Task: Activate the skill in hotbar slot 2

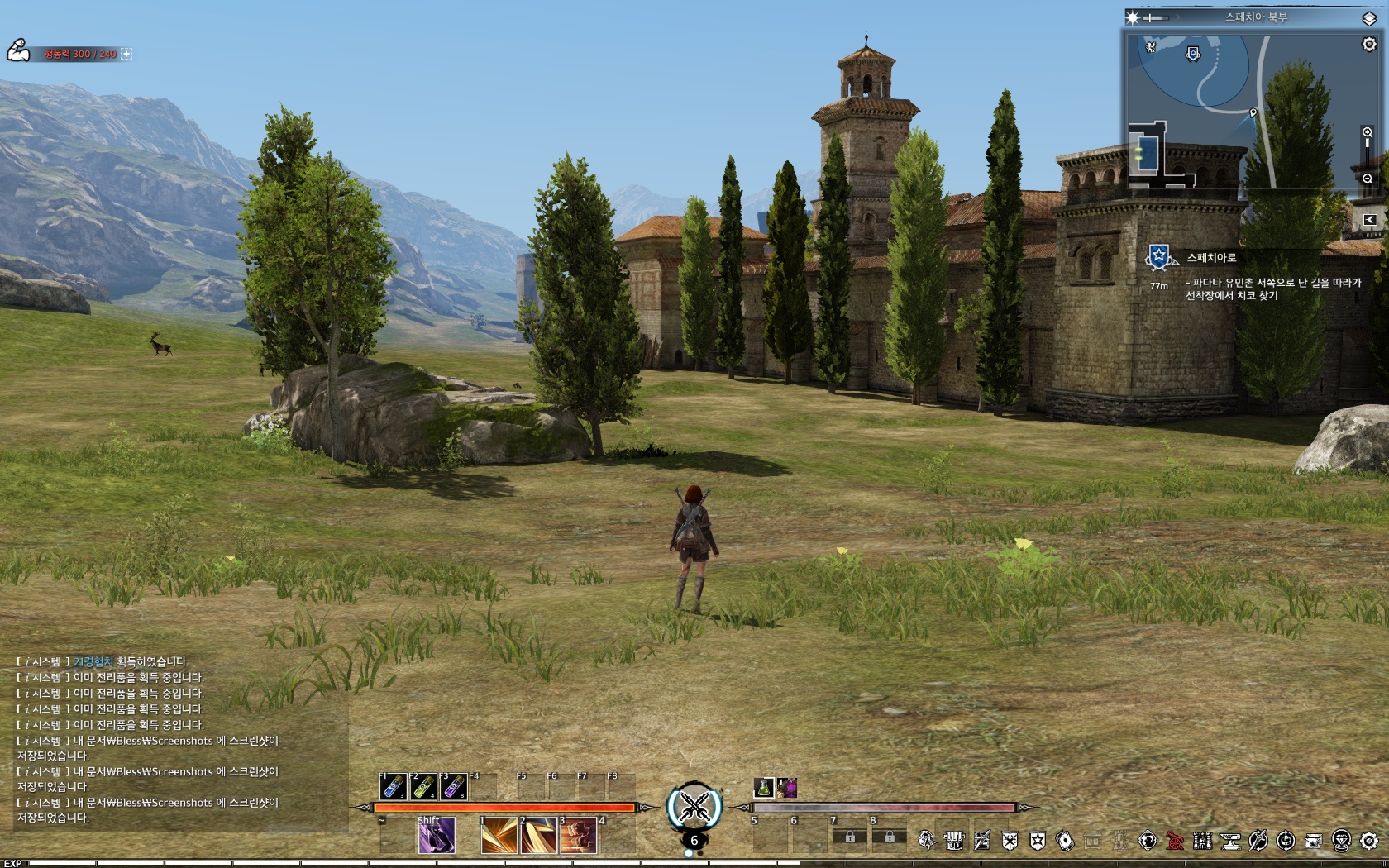Action: (x=538, y=836)
